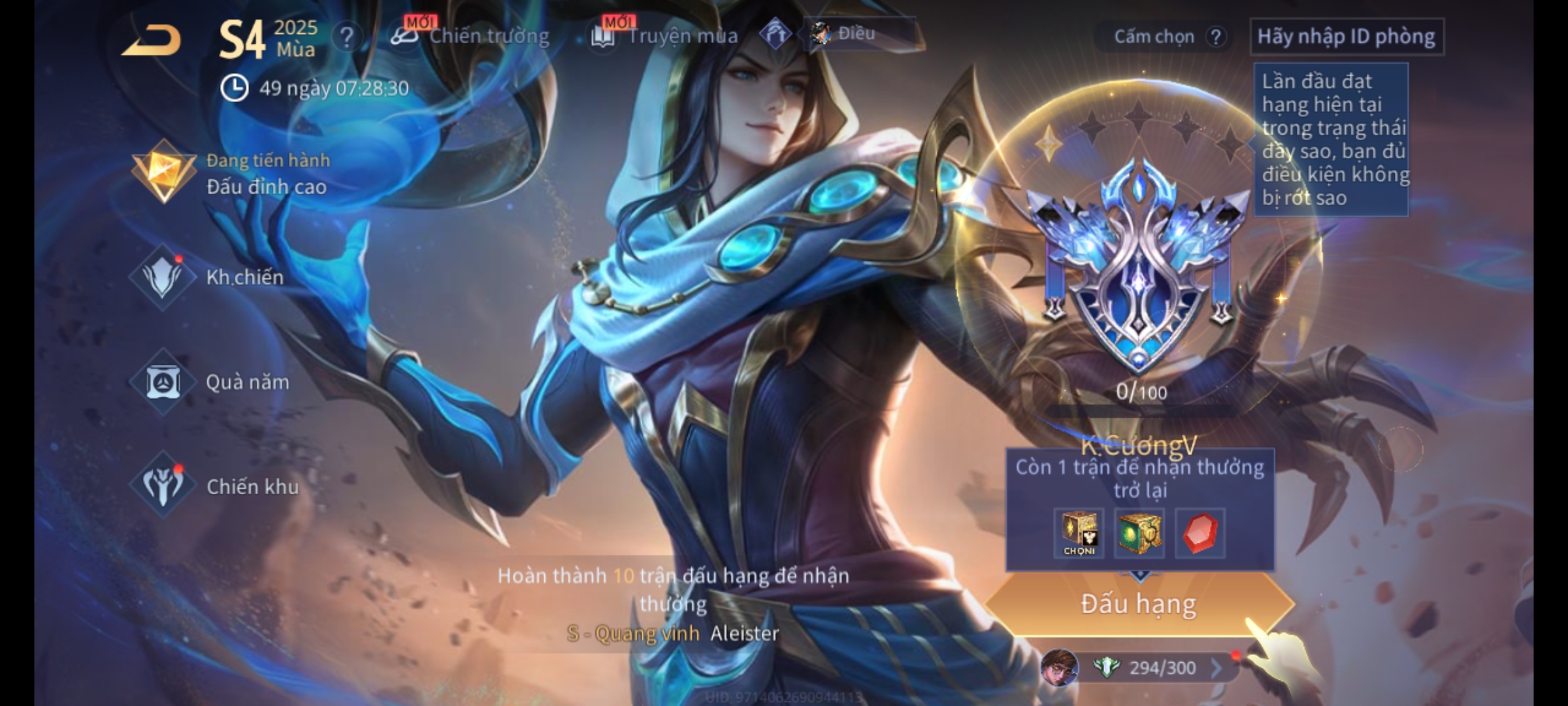This screenshot has height=706, width=1568.
Task: Click the Hãy nhập ID phòng field
Action: [x=1346, y=37]
